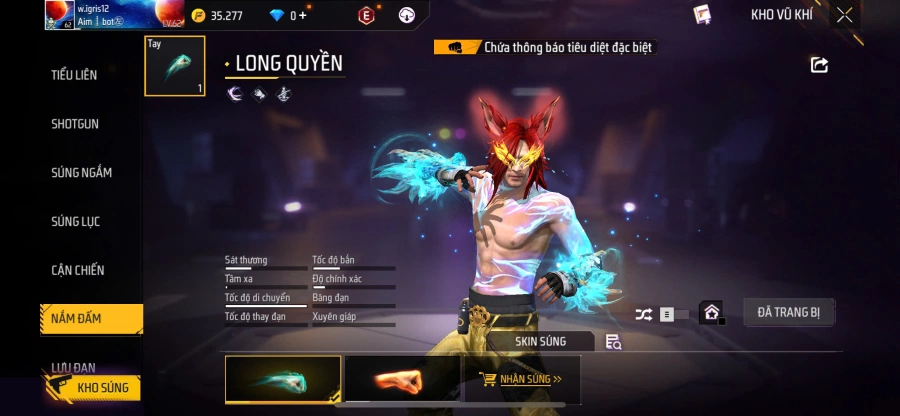The width and height of the screenshot is (900, 416).
Task: Click the Nhận Súng button
Action: pos(521,380)
